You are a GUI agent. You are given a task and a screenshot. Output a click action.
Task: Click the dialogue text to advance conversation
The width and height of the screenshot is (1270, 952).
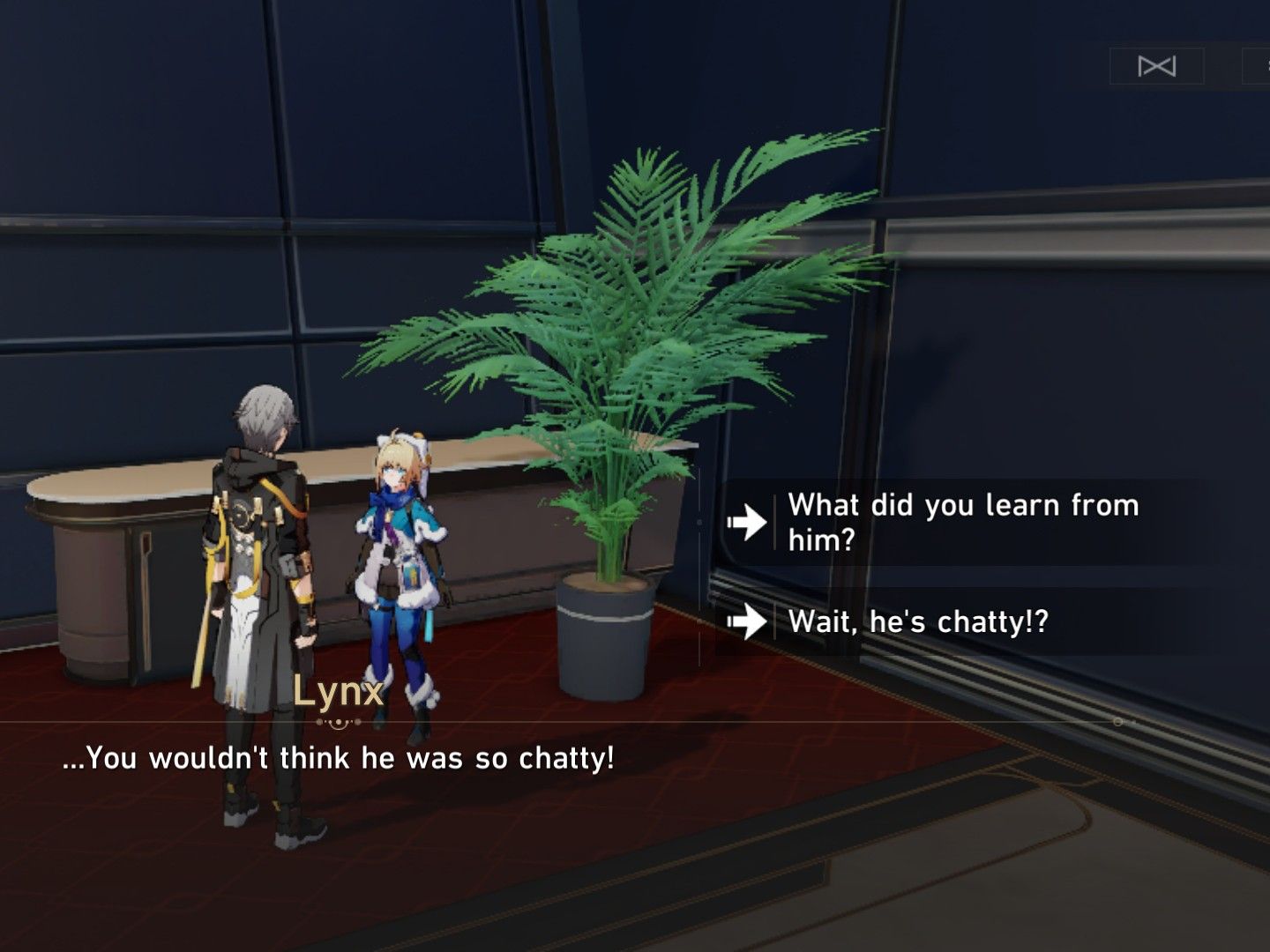coord(340,756)
